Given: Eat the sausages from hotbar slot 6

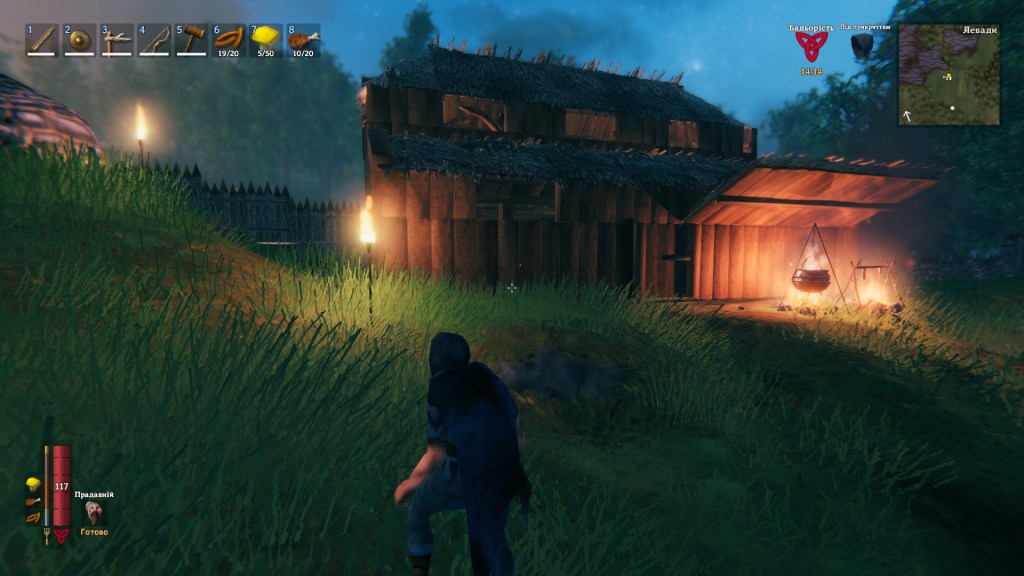Looking at the screenshot, I should point(229,40).
